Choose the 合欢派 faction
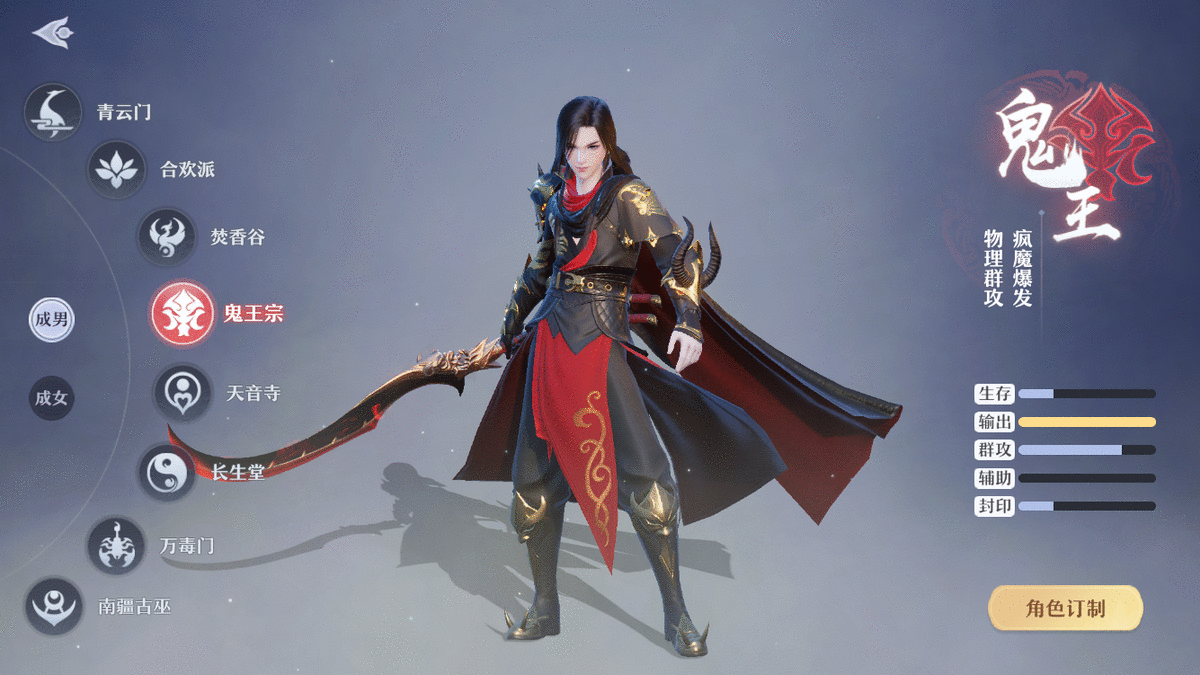 pyautogui.click(x=116, y=169)
